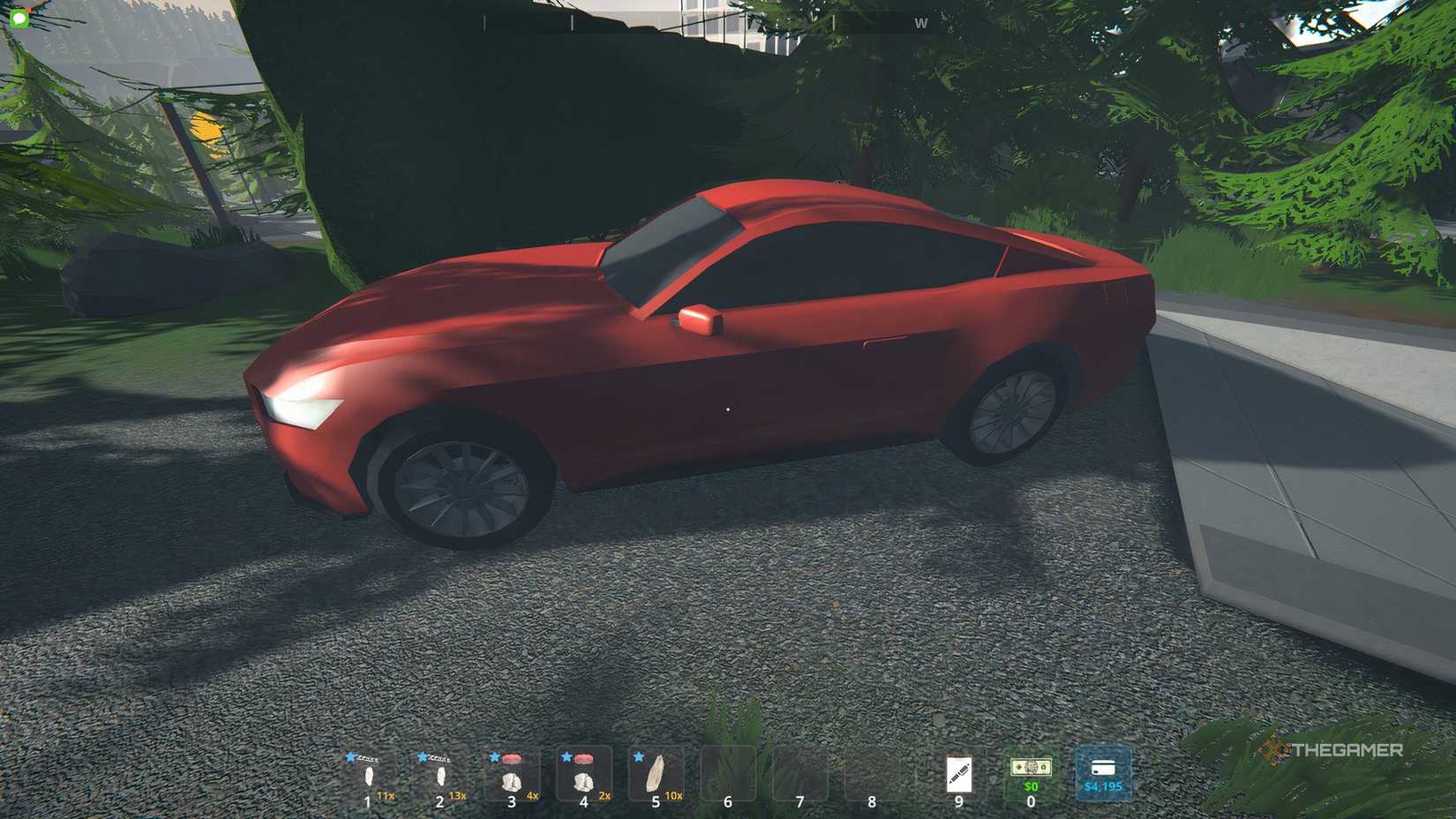Toggle the pink badge above the slot 3 cloth

(512, 756)
